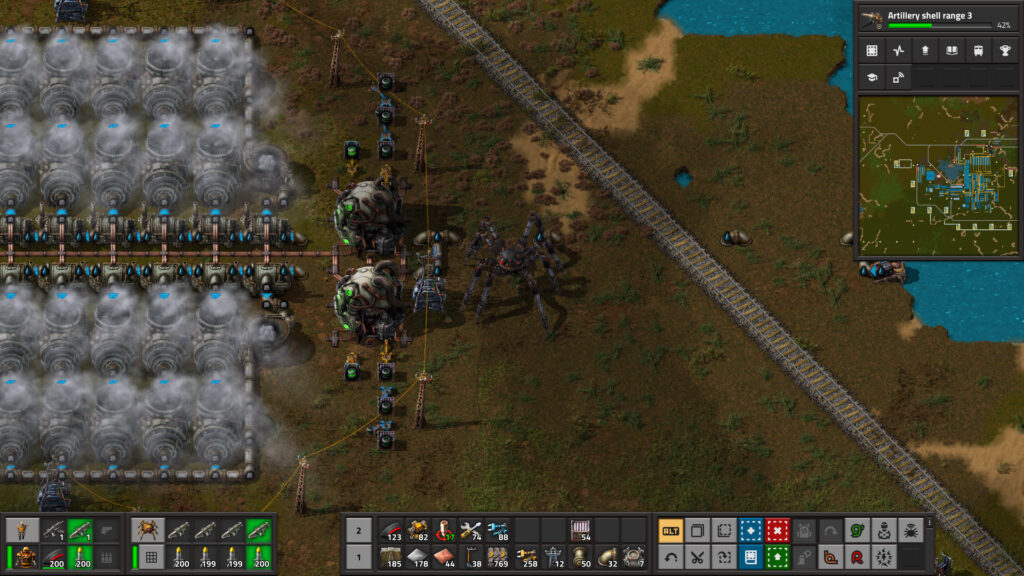The width and height of the screenshot is (1024, 576).
Task: Select the repair pack wrench slot
Action: coord(470,530)
